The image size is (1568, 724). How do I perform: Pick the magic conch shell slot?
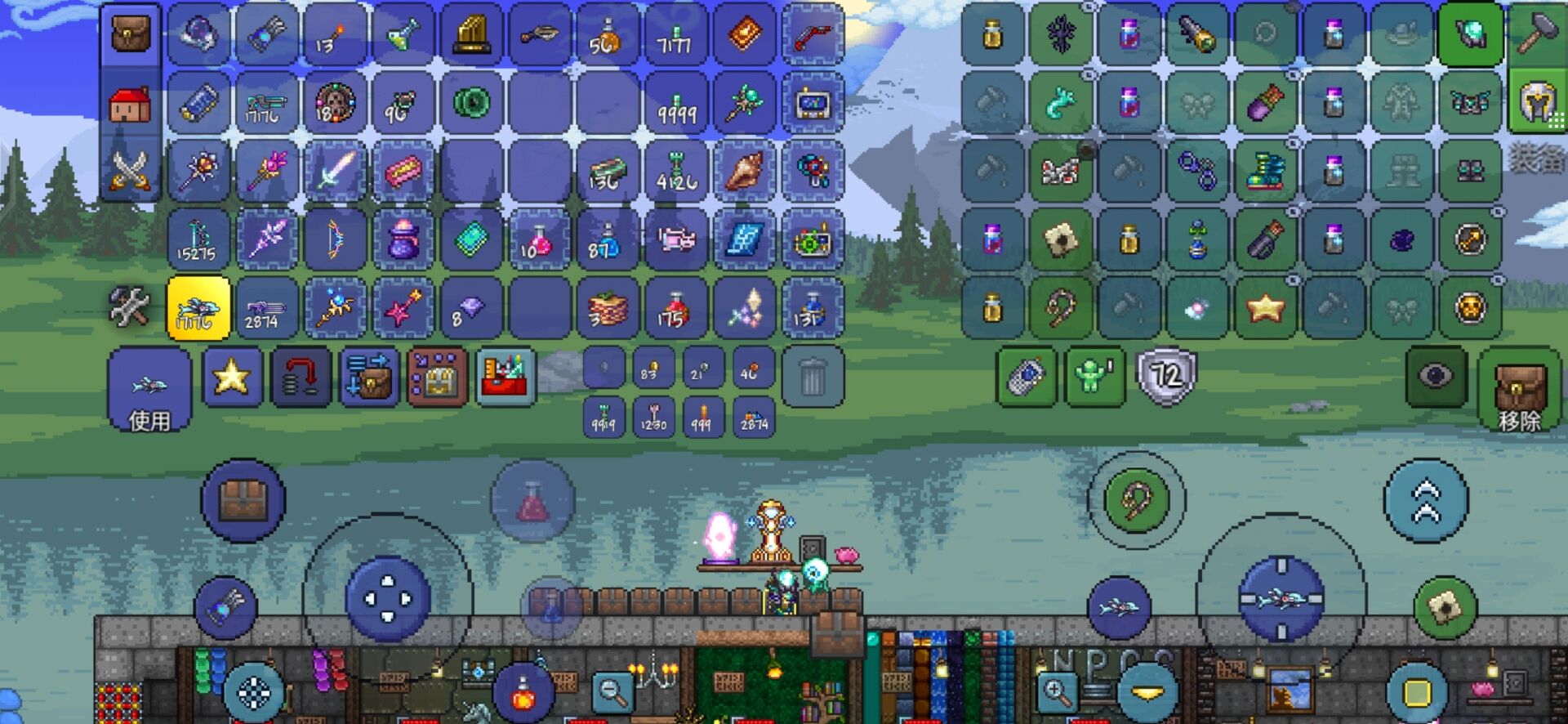point(744,171)
